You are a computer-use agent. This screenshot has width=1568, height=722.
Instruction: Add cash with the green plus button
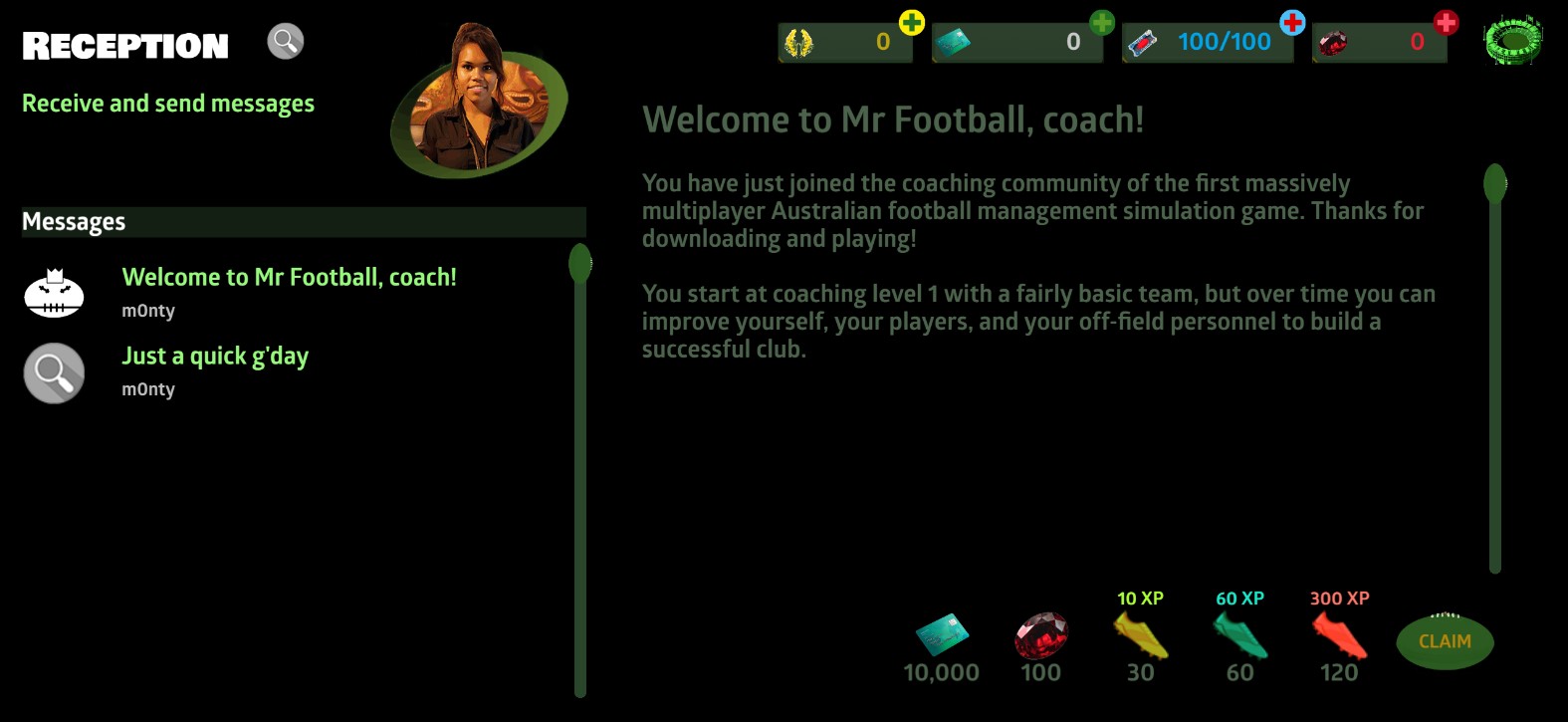point(1101,23)
